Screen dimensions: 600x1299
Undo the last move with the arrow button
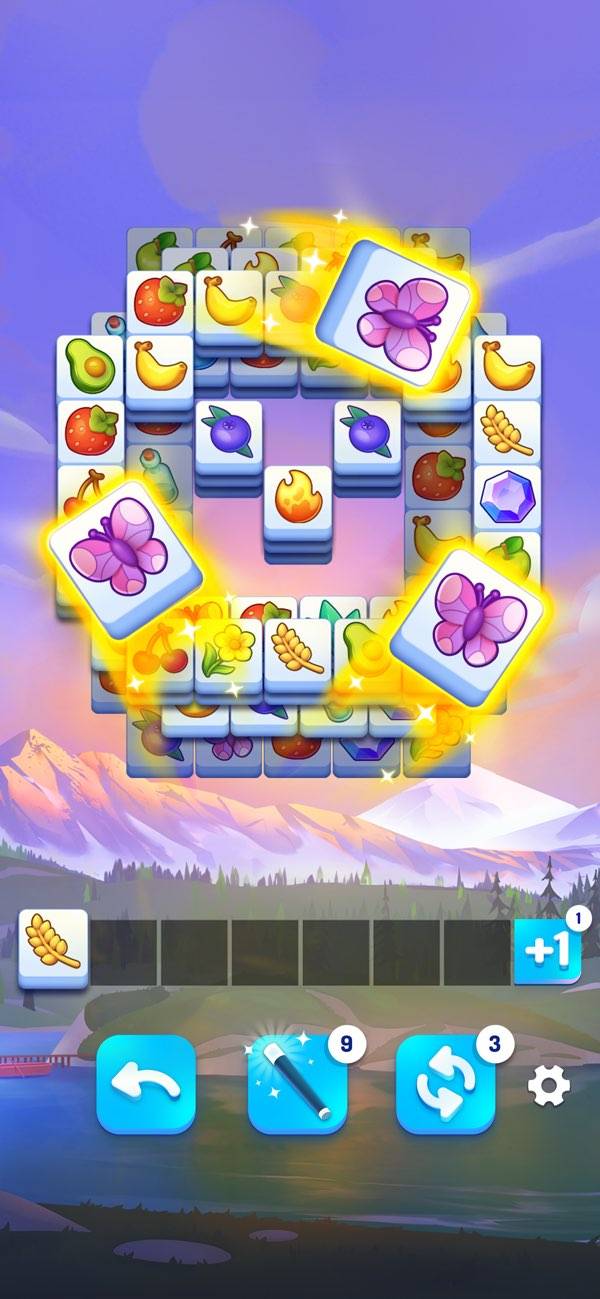[x=146, y=1084]
